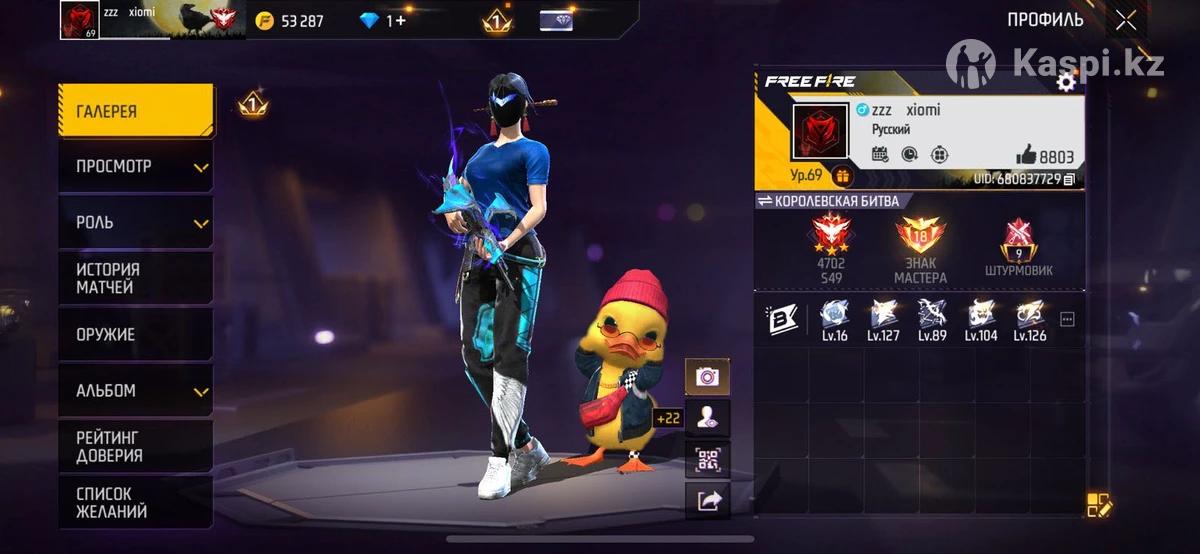Click the camera screenshot button
The image size is (1200, 554).
[x=707, y=377]
